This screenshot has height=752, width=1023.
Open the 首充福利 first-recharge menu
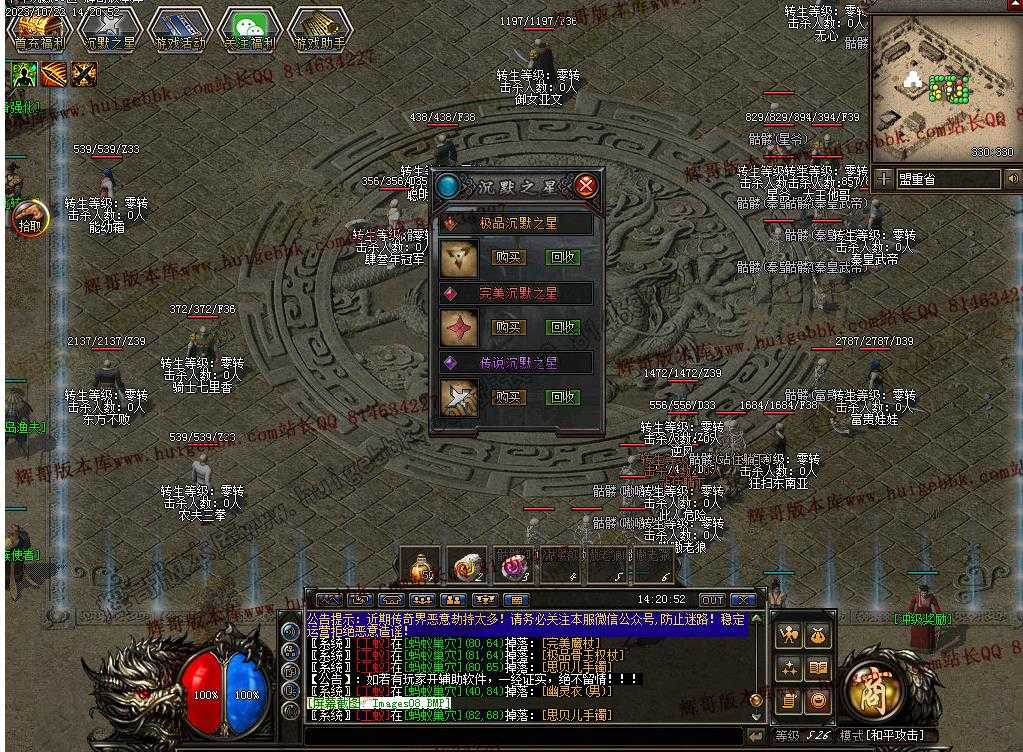(39, 30)
